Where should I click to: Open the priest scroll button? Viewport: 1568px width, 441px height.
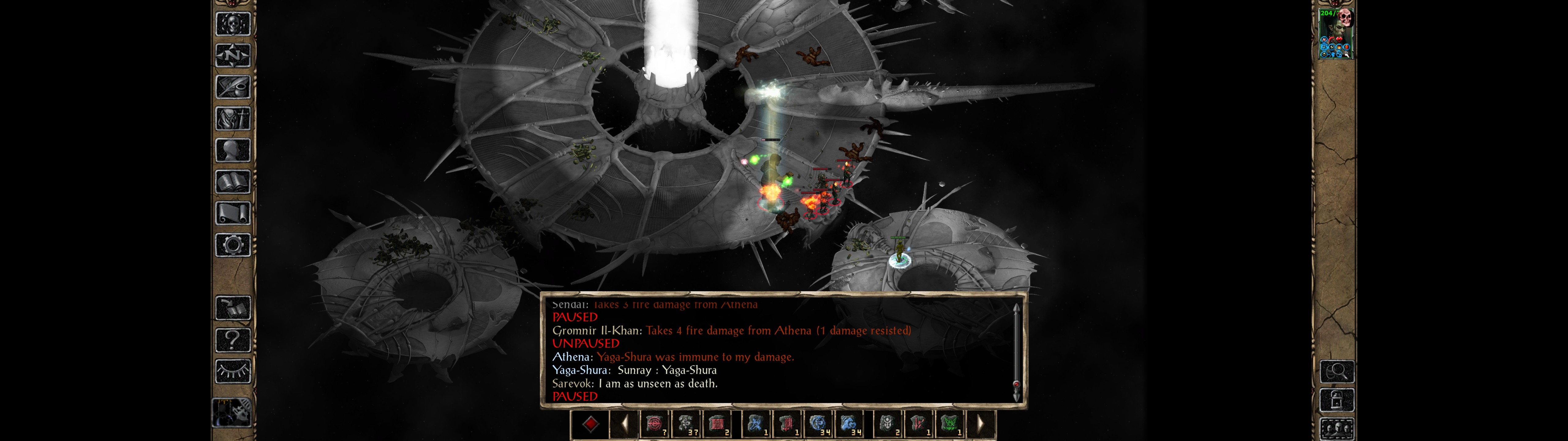click(x=232, y=213)
